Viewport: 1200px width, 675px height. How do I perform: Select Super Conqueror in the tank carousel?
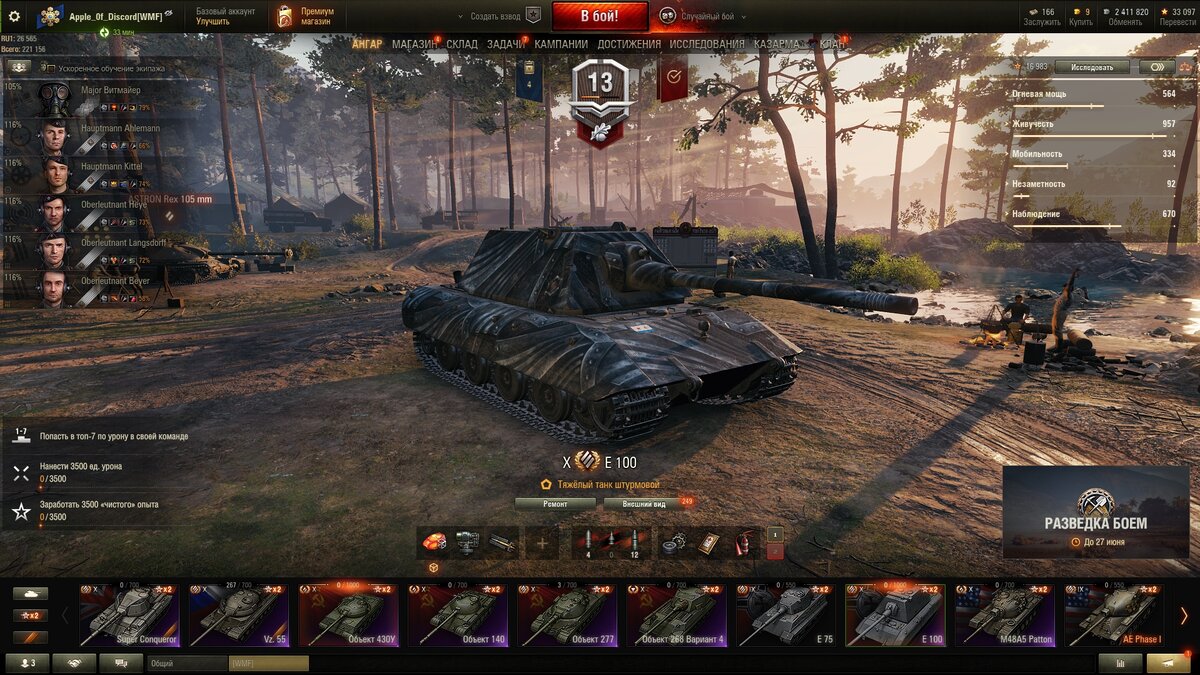(x=128, y=616)
